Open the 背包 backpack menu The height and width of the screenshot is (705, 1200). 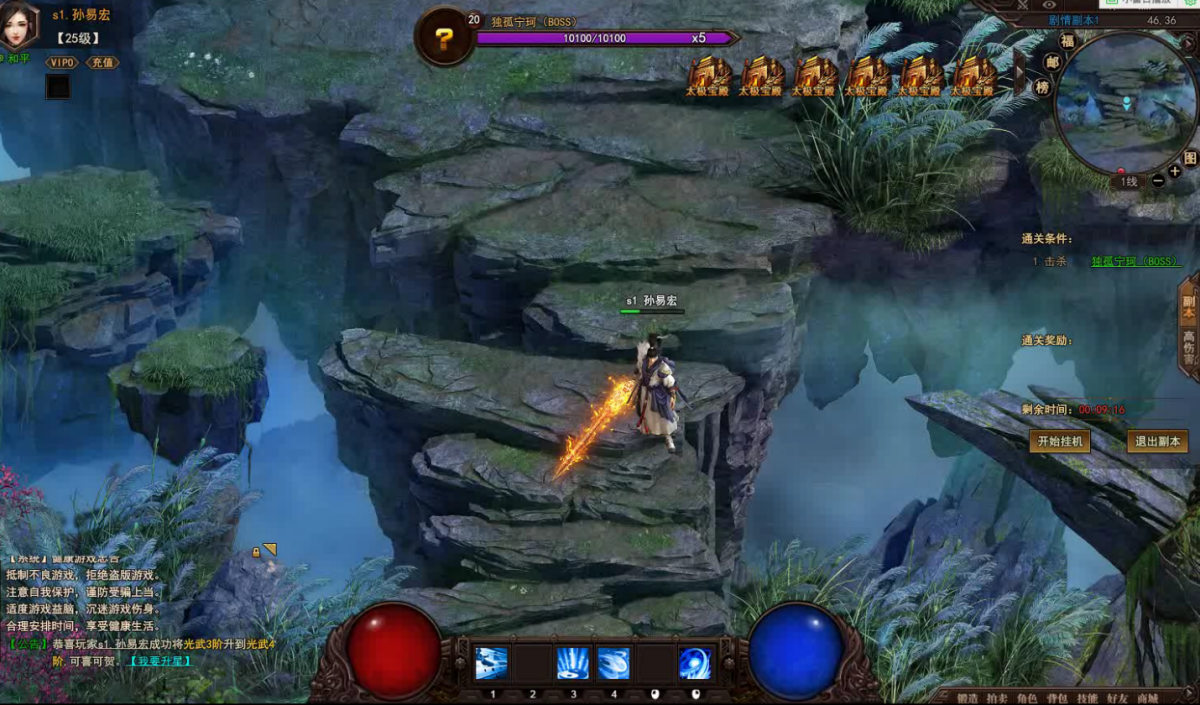(x=1056, y=697)
